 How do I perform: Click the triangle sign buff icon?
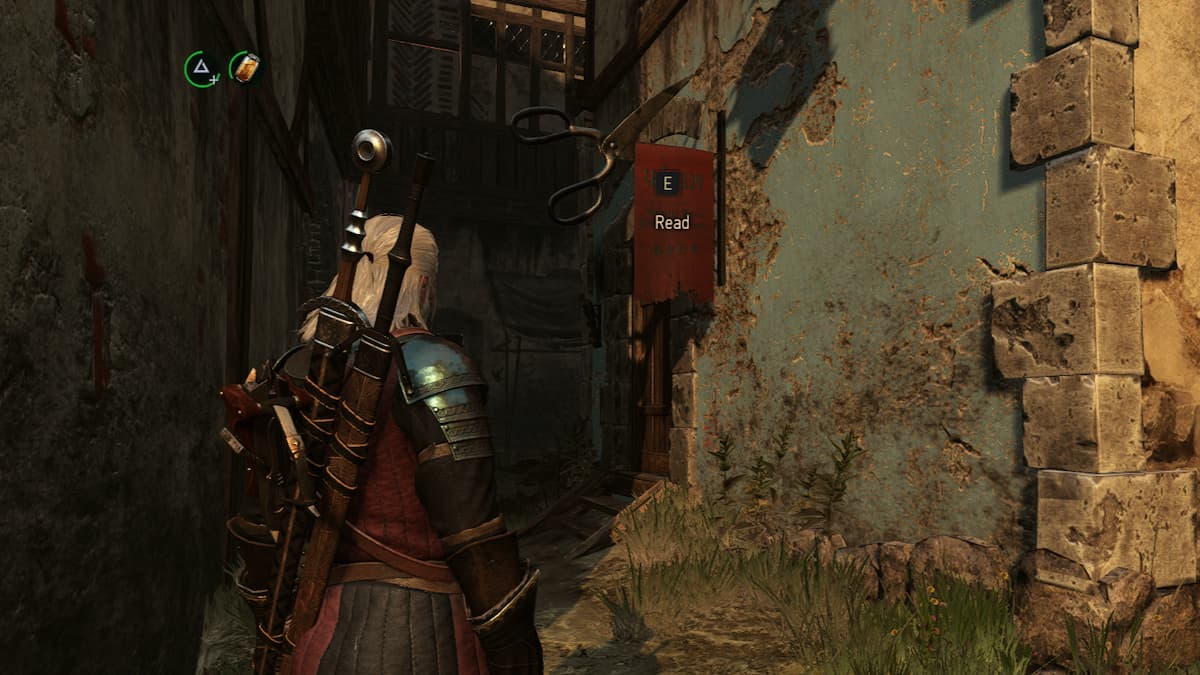pos(202,68)
